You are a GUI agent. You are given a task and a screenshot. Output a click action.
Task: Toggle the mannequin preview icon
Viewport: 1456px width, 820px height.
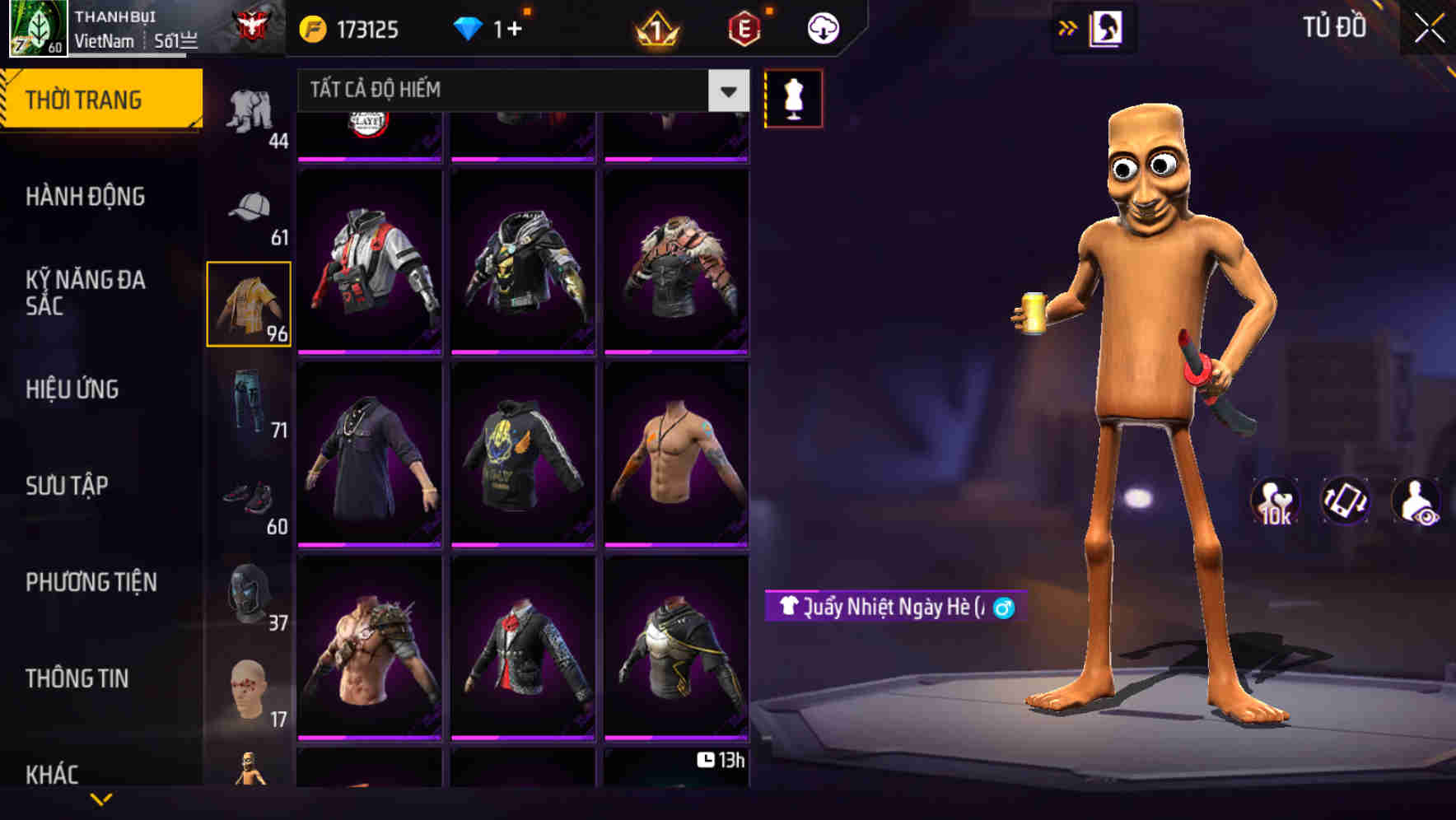tap(795, 97)
